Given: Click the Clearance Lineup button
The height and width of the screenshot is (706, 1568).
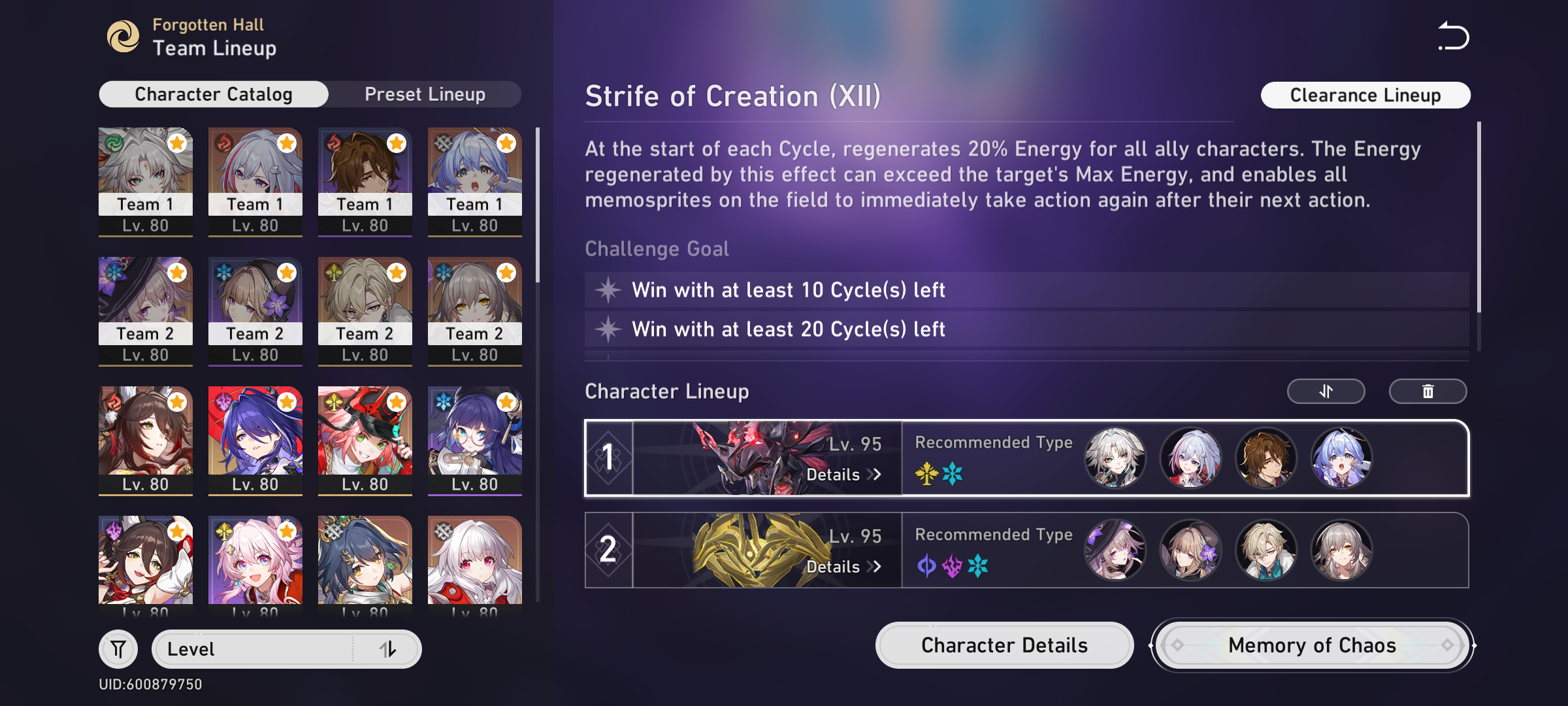Looking at the screenshot, I should 1365,95.
